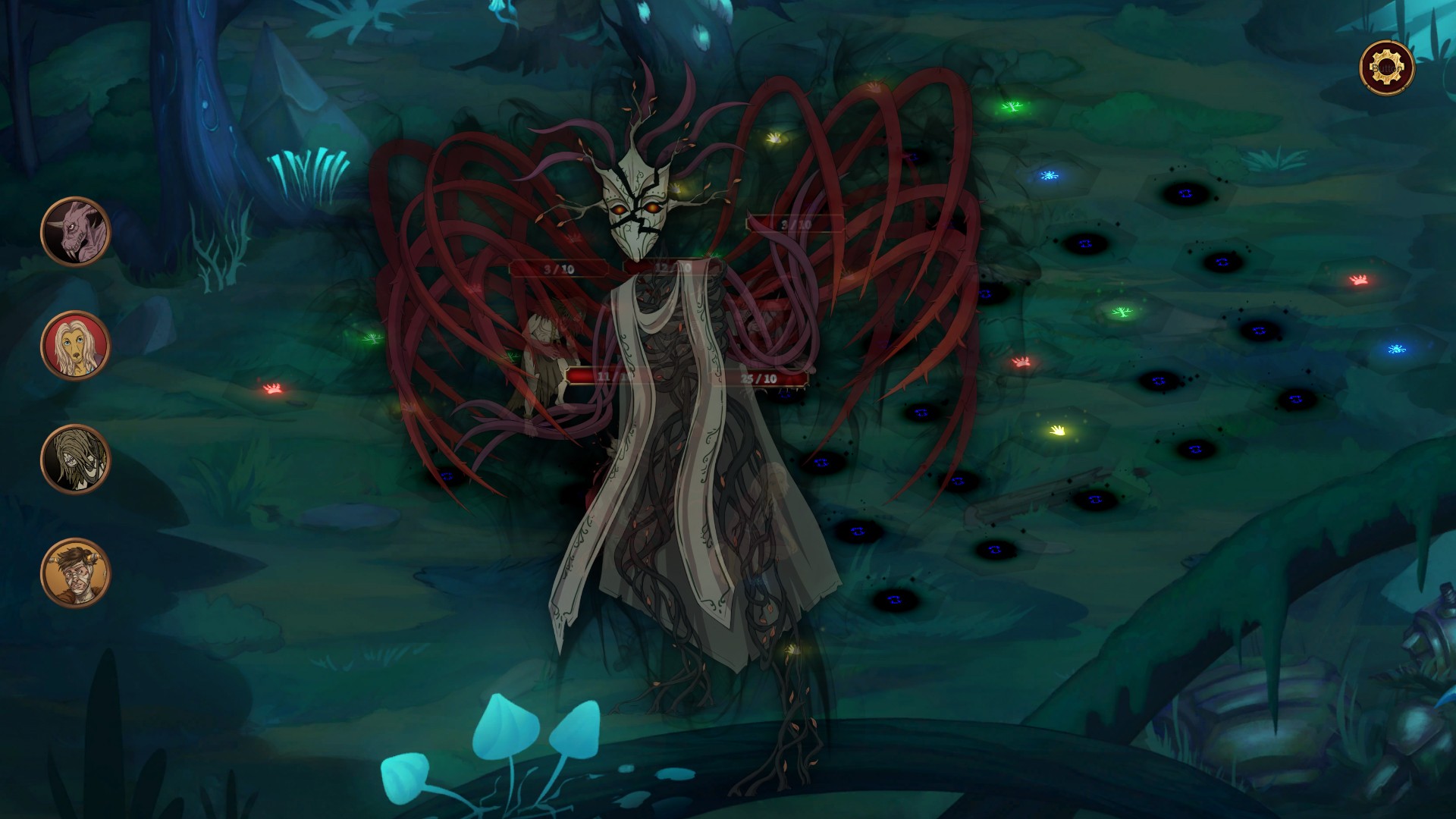Select the shaggy long-haired character portrait

(x=76, y=459)
